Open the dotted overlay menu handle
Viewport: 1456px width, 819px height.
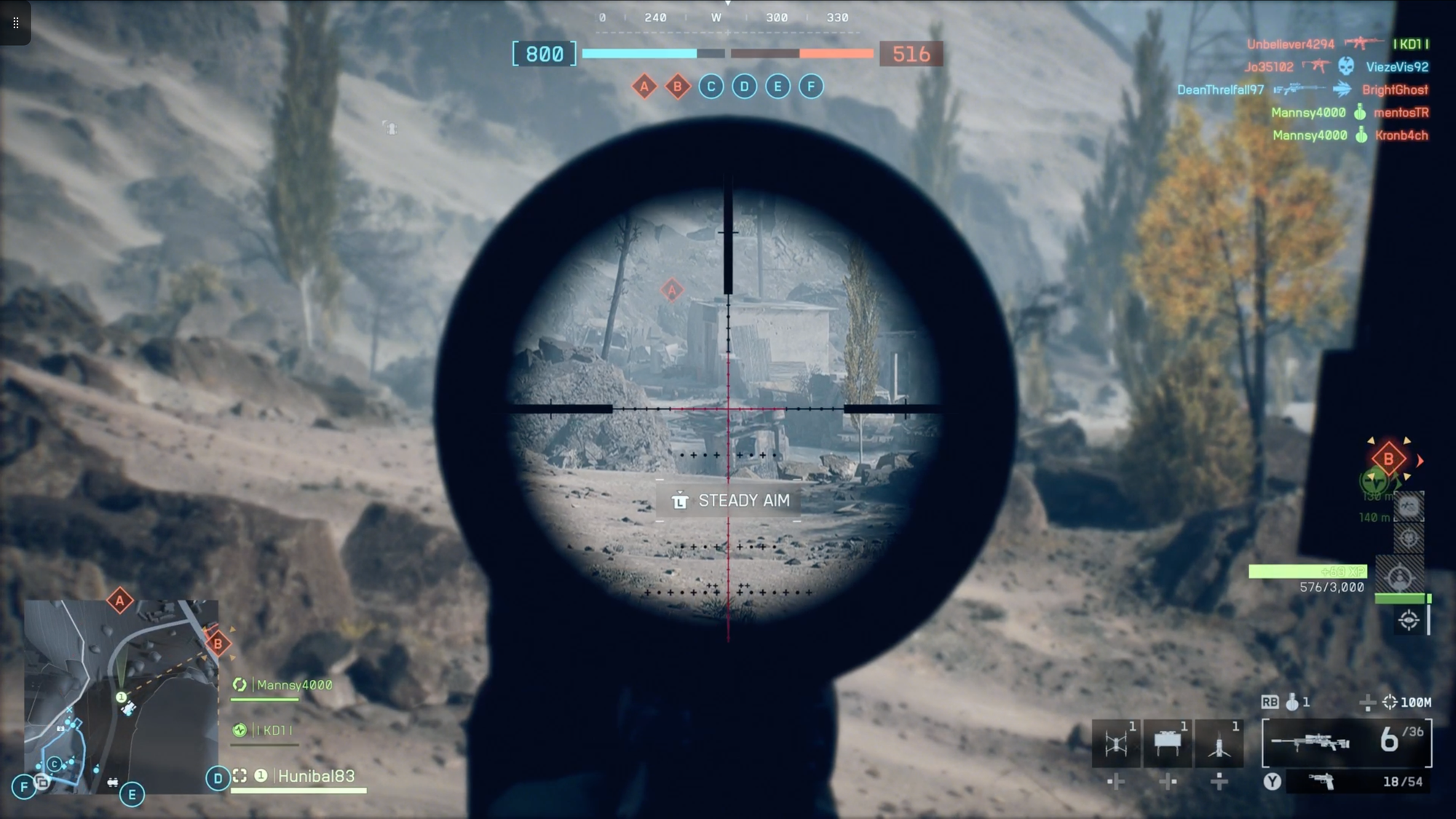15,23
